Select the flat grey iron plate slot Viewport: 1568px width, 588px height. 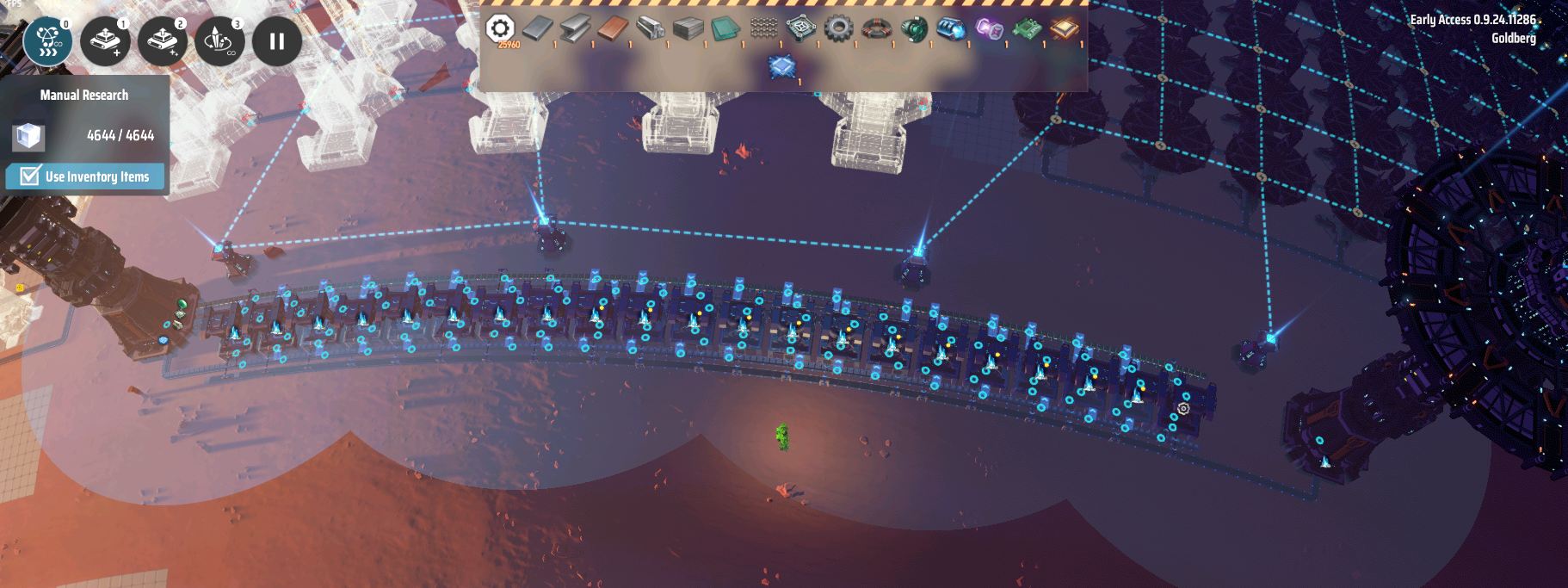point(537,29)
